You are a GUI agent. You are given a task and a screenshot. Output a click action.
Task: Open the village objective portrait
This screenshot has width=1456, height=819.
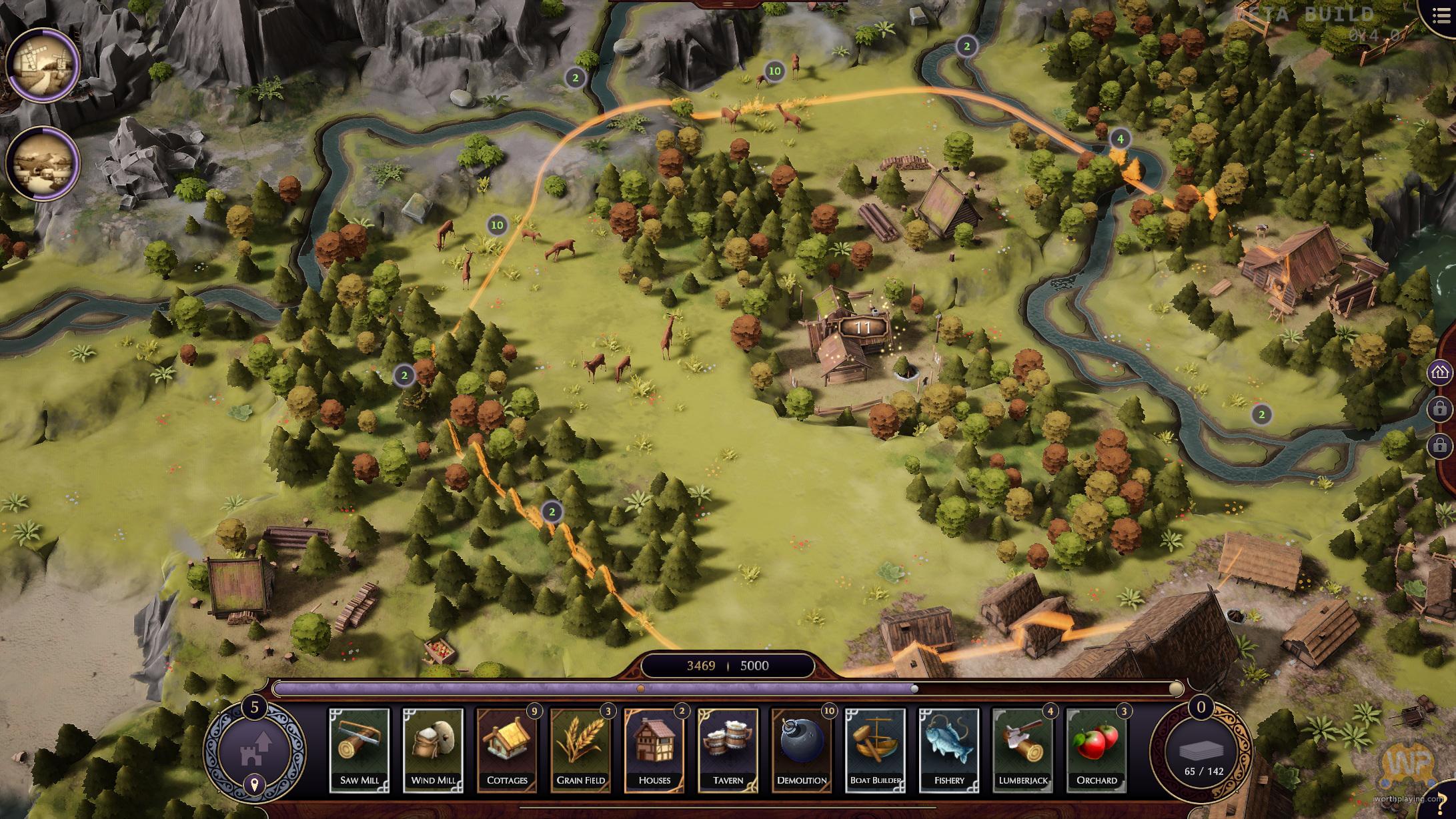(43, 163)
